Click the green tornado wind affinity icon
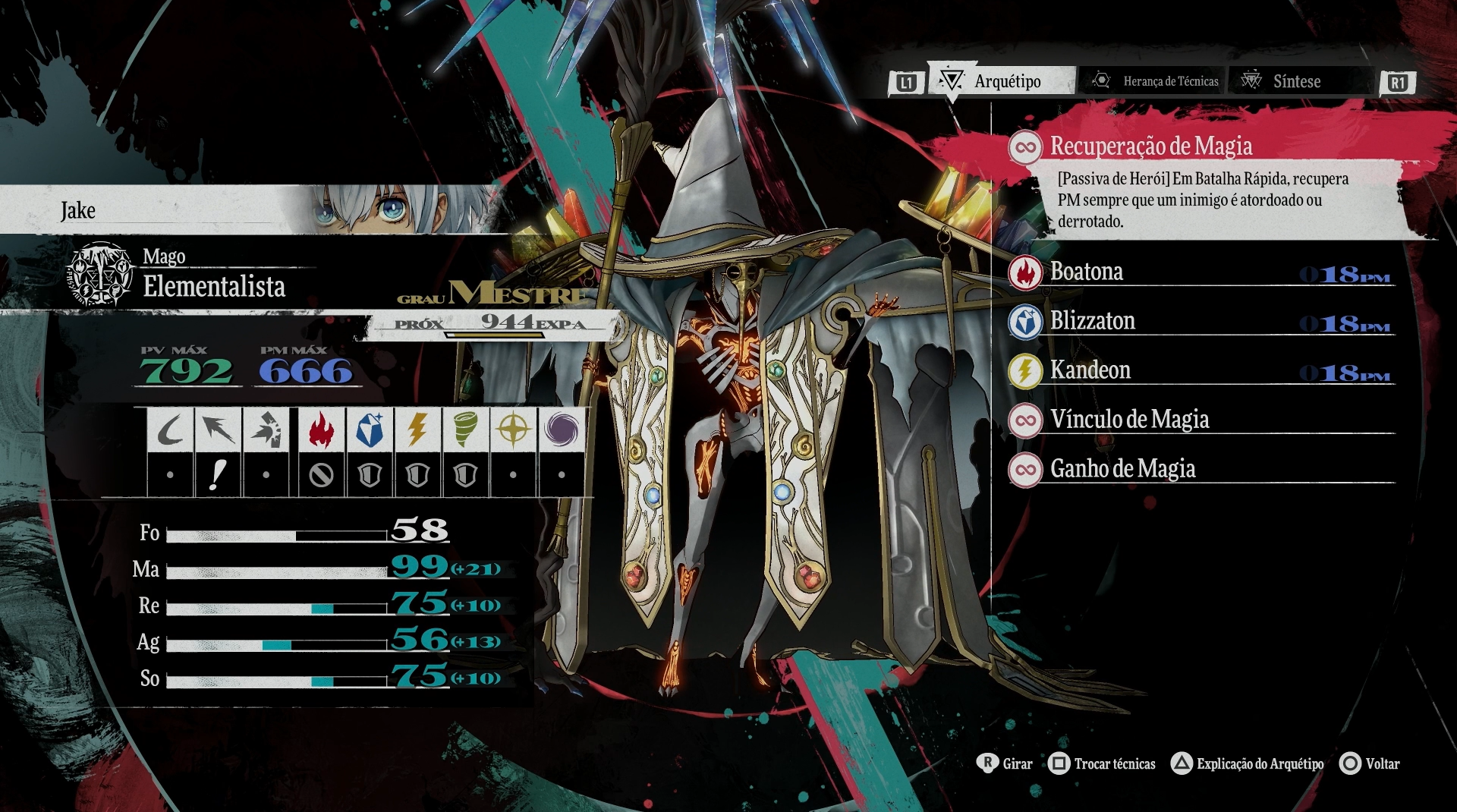1457x812 pixels. pos(464,430)
